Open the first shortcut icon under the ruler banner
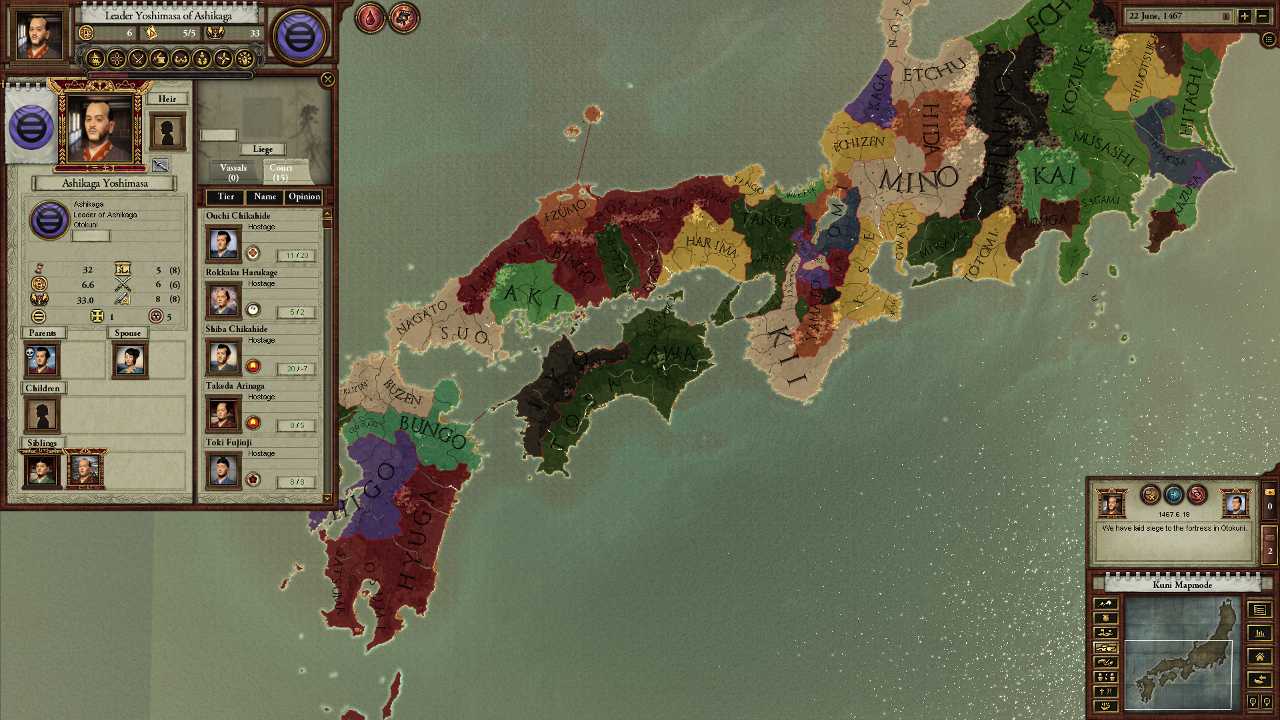Viewport: 1280px width, 720px height. [x=96, y=57]
